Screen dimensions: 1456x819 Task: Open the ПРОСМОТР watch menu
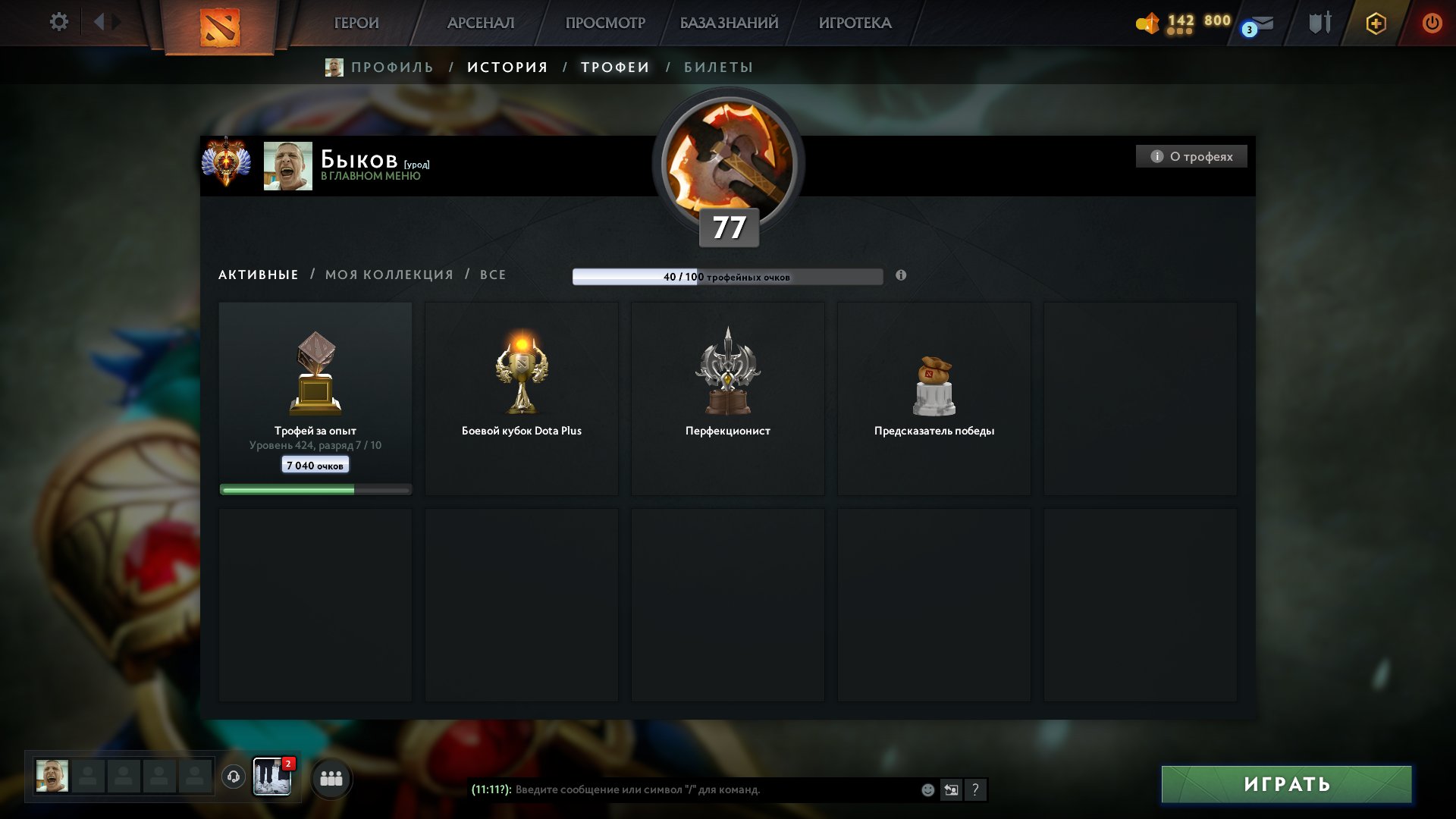(605, 23)
